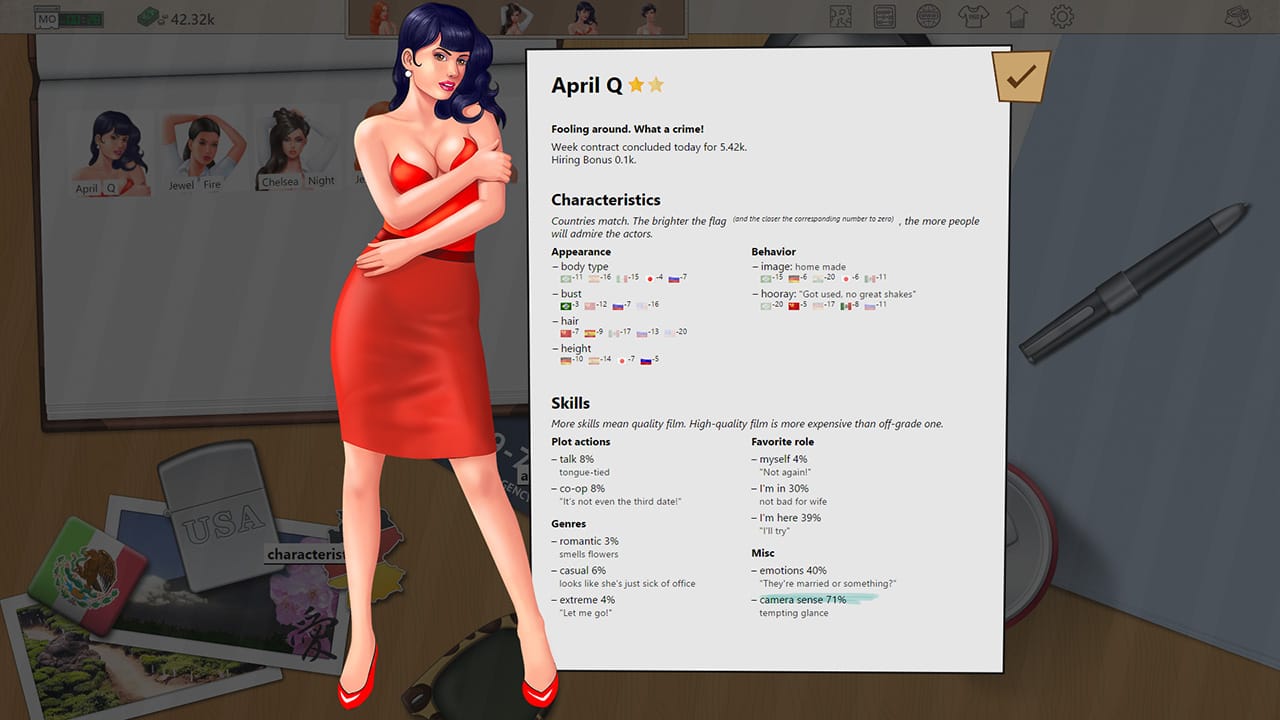Viewport: 1280px width, 720px height.
Task: Open the photo gallery icon in the top bar
Action: [840, 16]
